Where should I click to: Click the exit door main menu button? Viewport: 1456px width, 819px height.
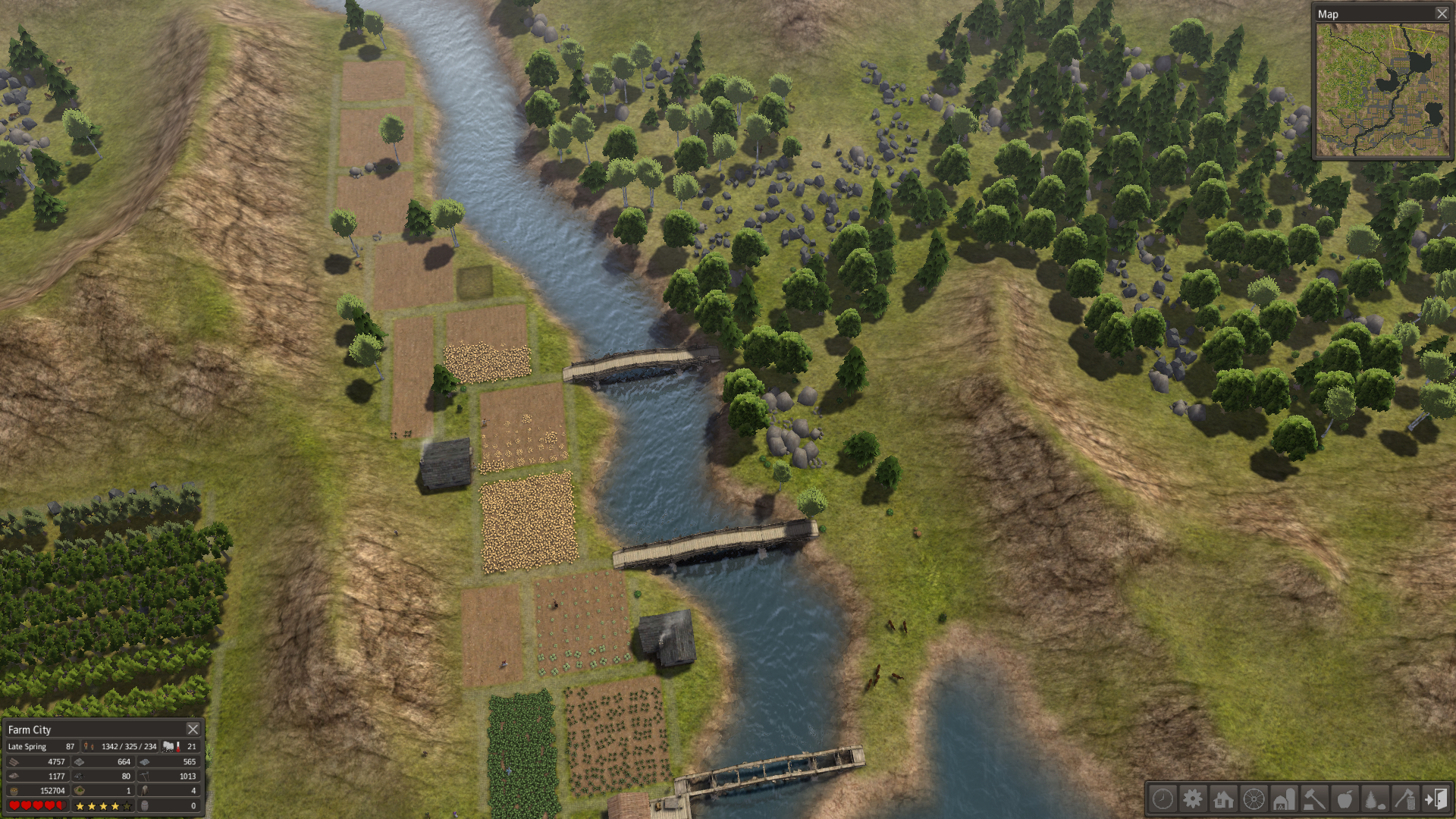click(x=1436, y=799)
